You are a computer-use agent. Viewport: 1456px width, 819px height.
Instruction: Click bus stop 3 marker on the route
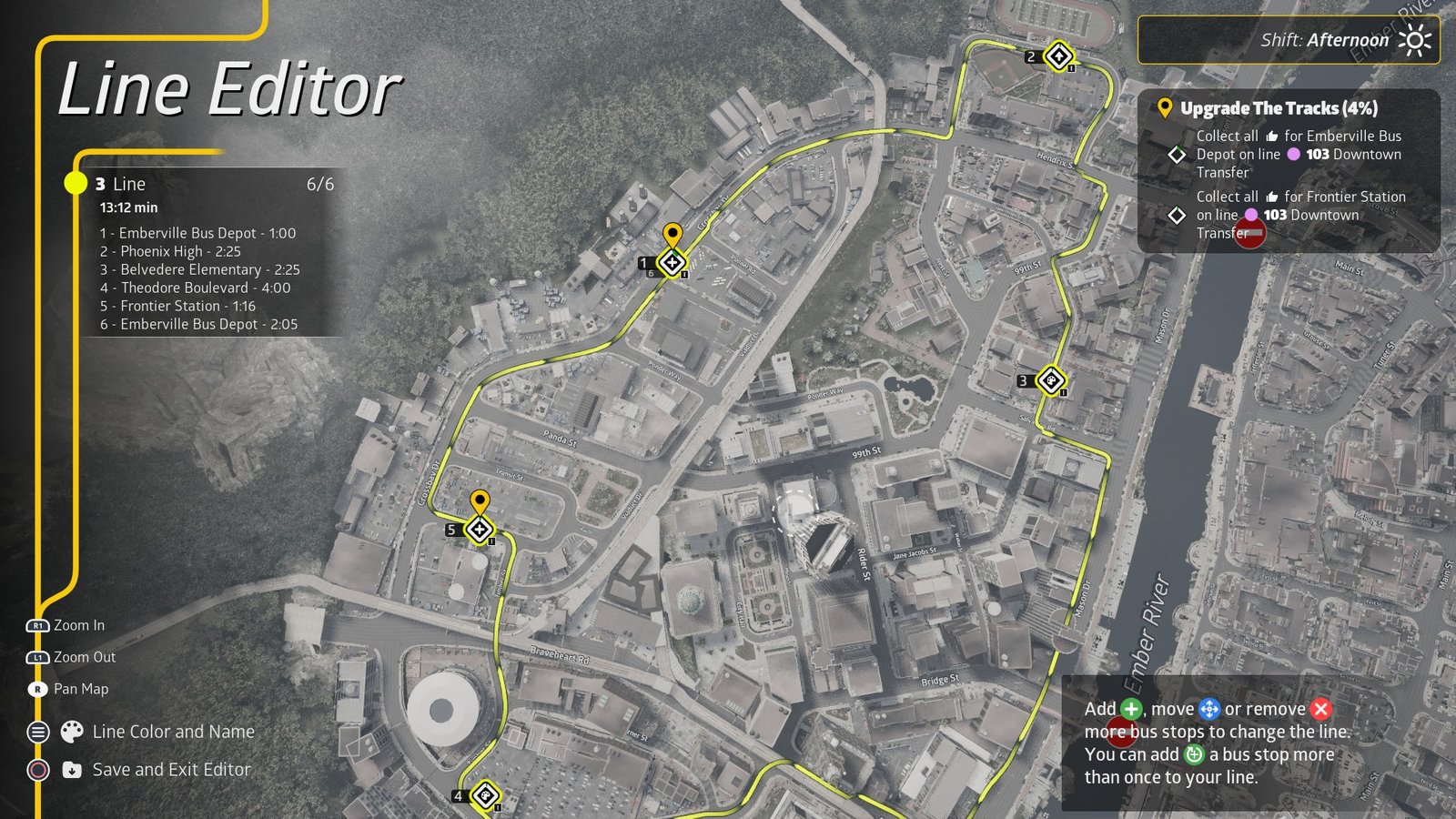(x=1050, y=380)
